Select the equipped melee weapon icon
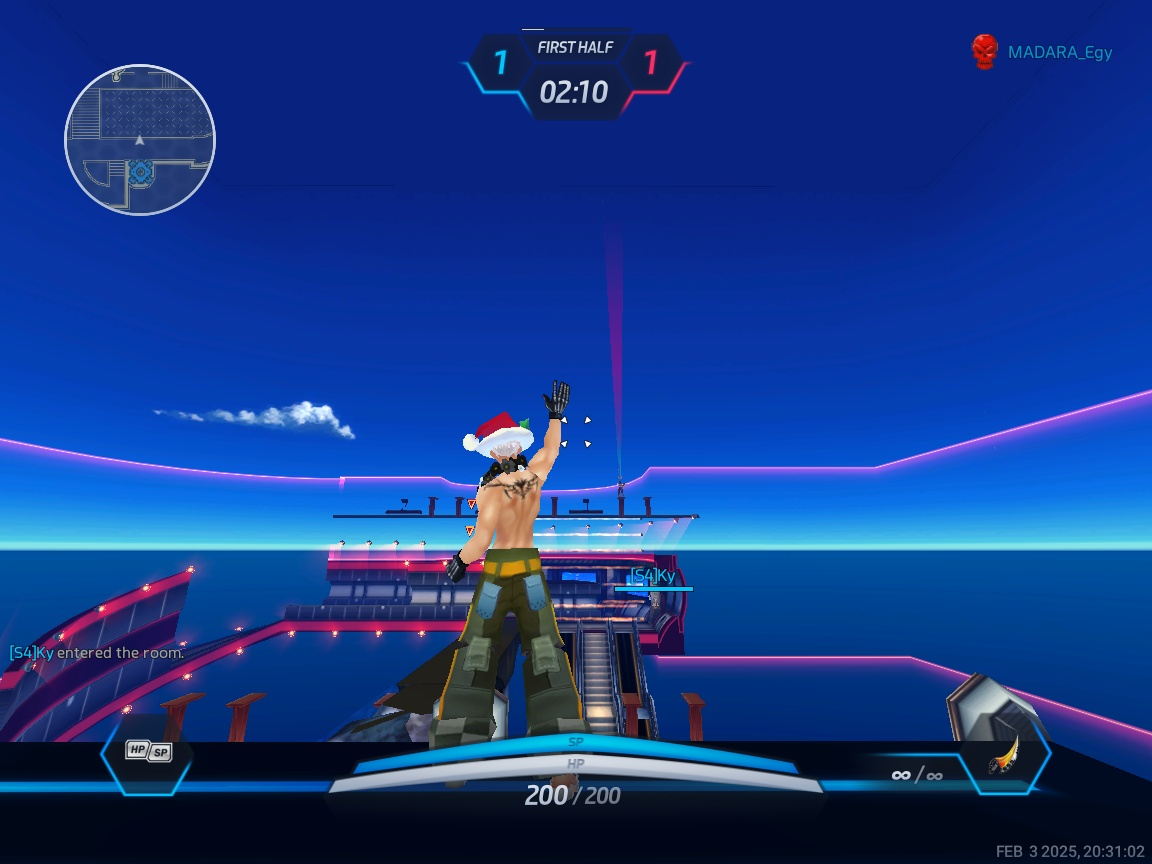This screenshot has height=864, width=1152. [x=1004, y=757]
